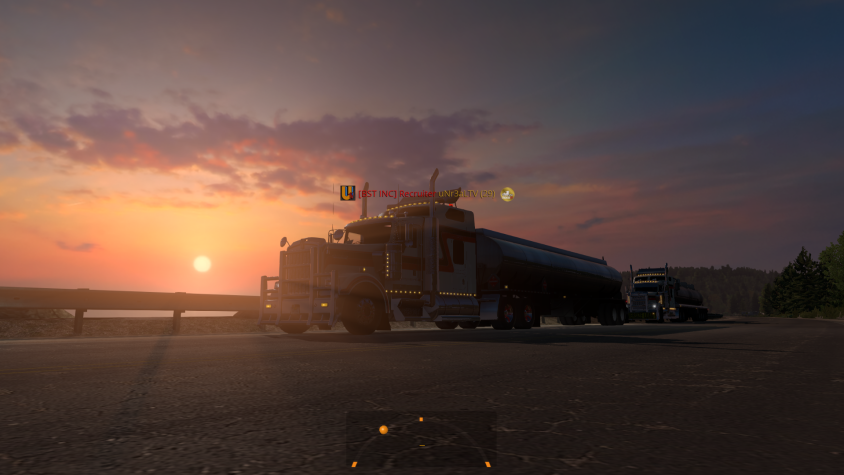Select the uNr3aLTV player name tag

point(466,194)
